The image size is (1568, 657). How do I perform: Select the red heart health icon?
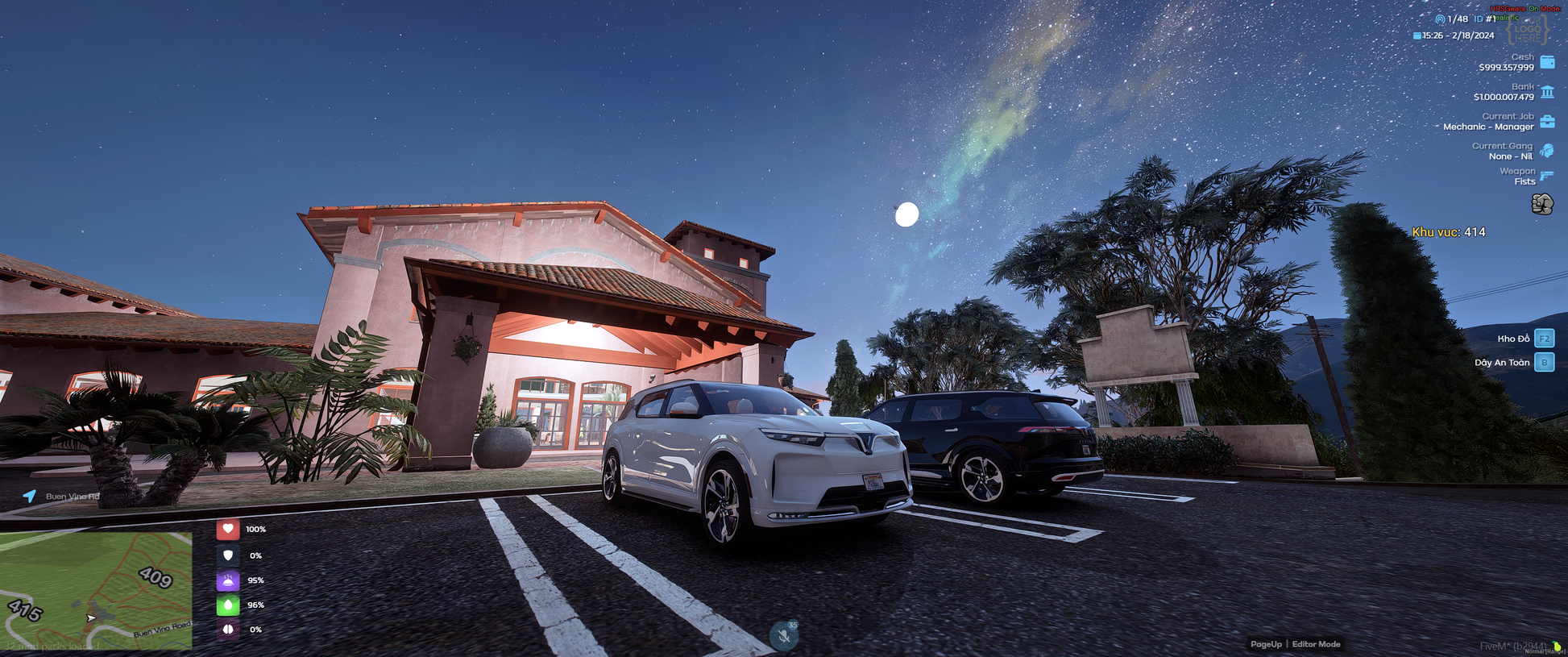228,530
